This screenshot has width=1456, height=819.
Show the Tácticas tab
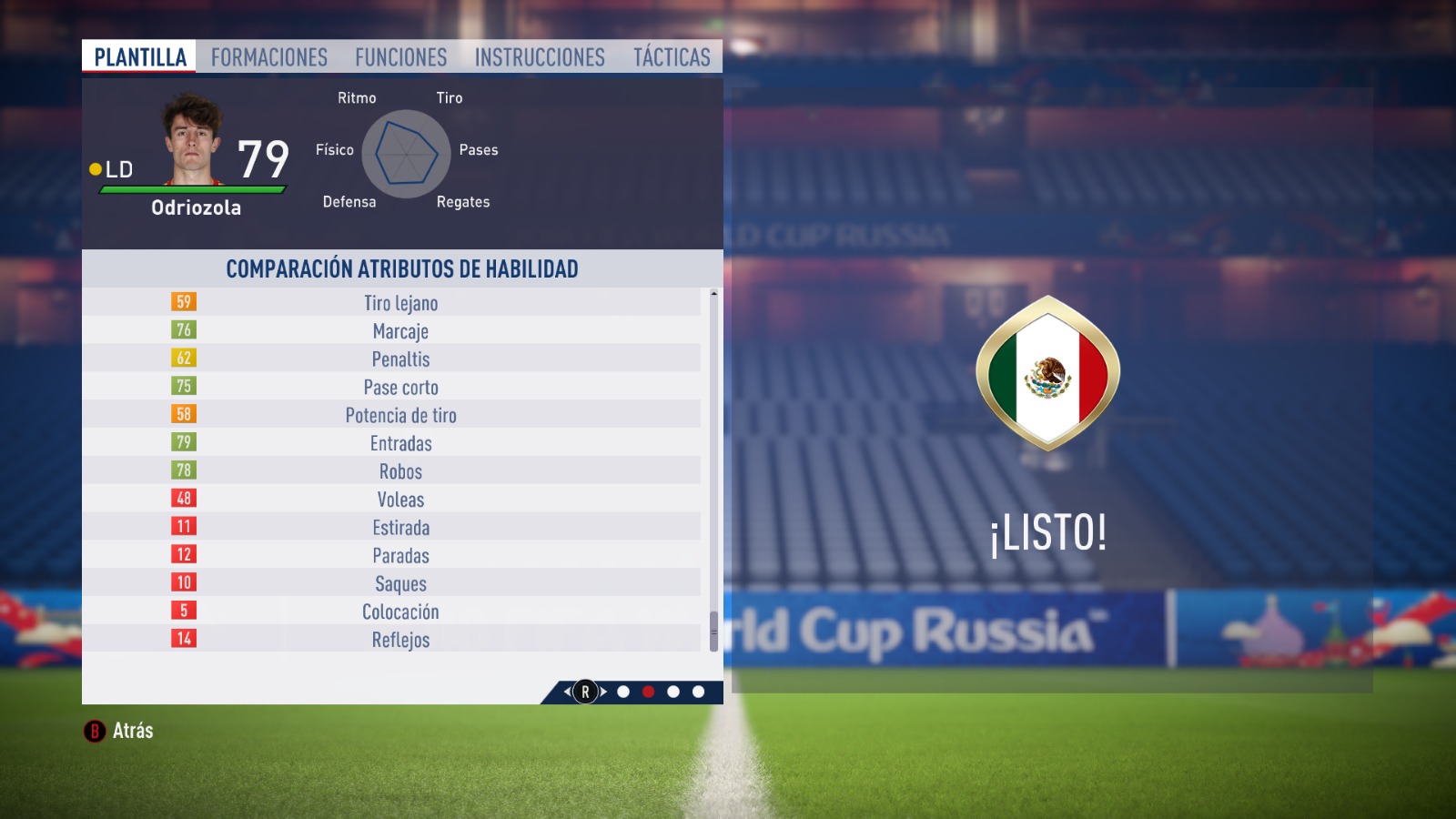pos(672,57)
